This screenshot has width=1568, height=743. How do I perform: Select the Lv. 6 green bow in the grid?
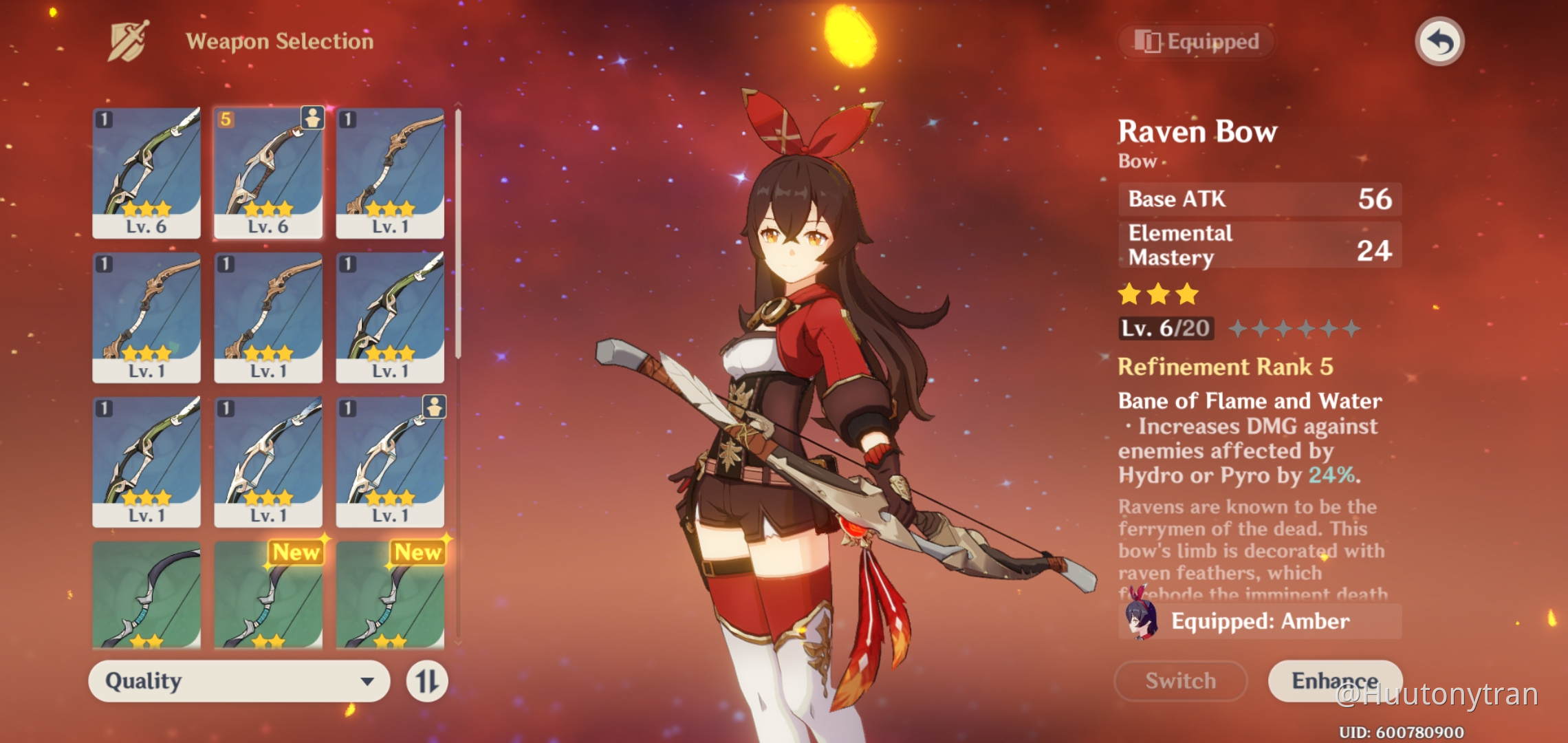[x=146, y=172]
